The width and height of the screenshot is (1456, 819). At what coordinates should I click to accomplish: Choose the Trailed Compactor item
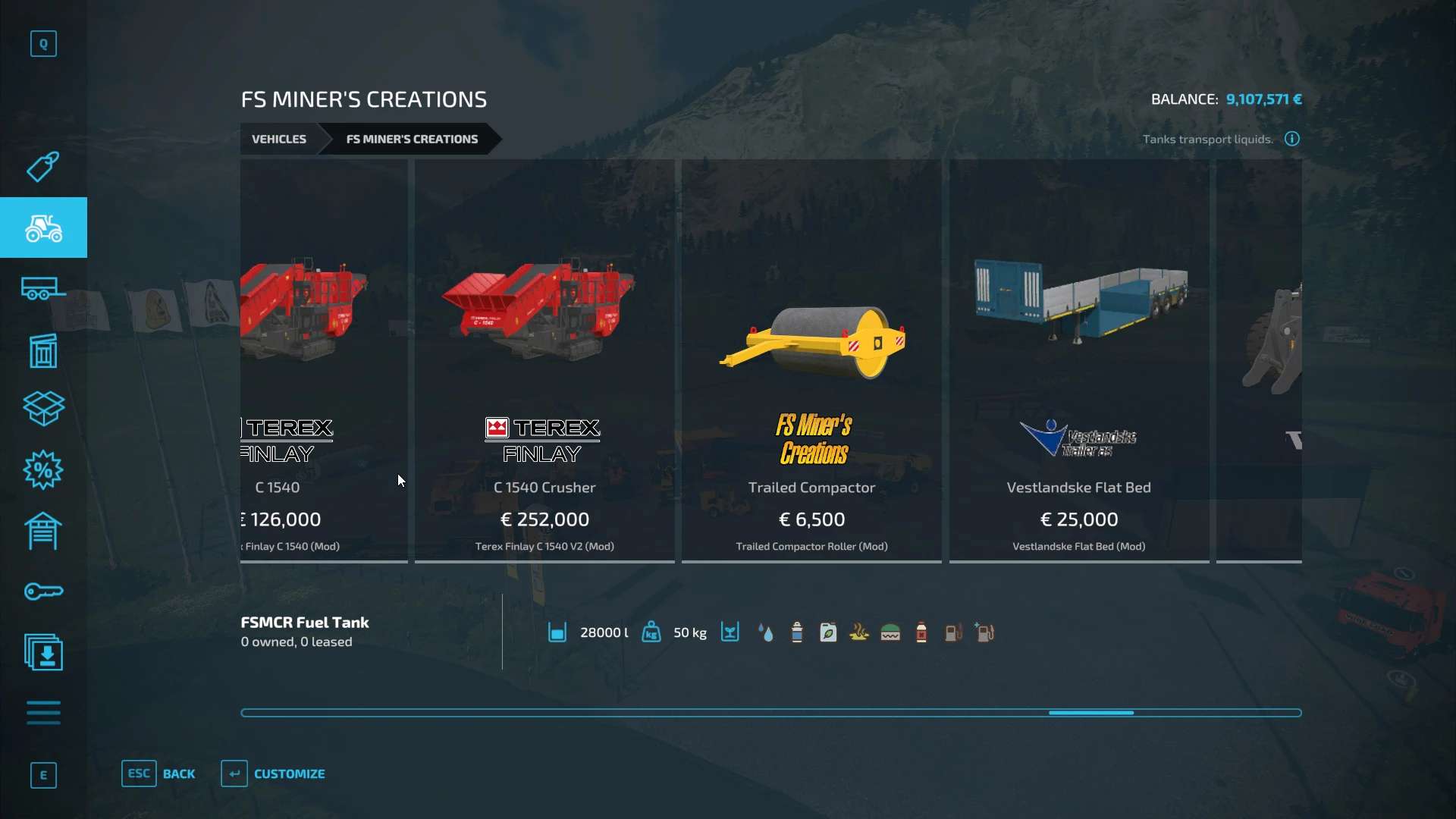click(811, 361)
